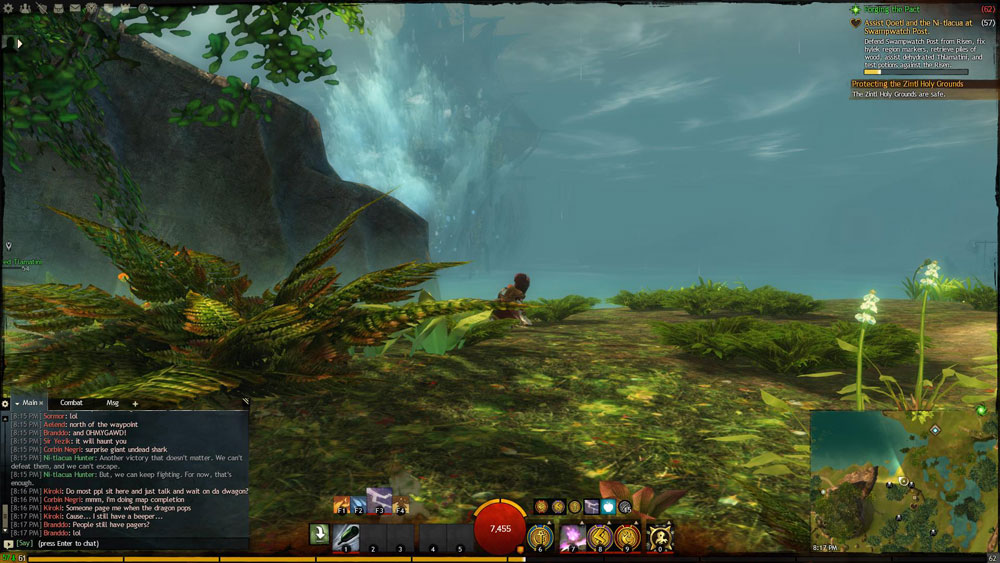This screenshot has width=1000, height=563.
Task: Open chat options gear icon
Action: click(x=5, y=404)
